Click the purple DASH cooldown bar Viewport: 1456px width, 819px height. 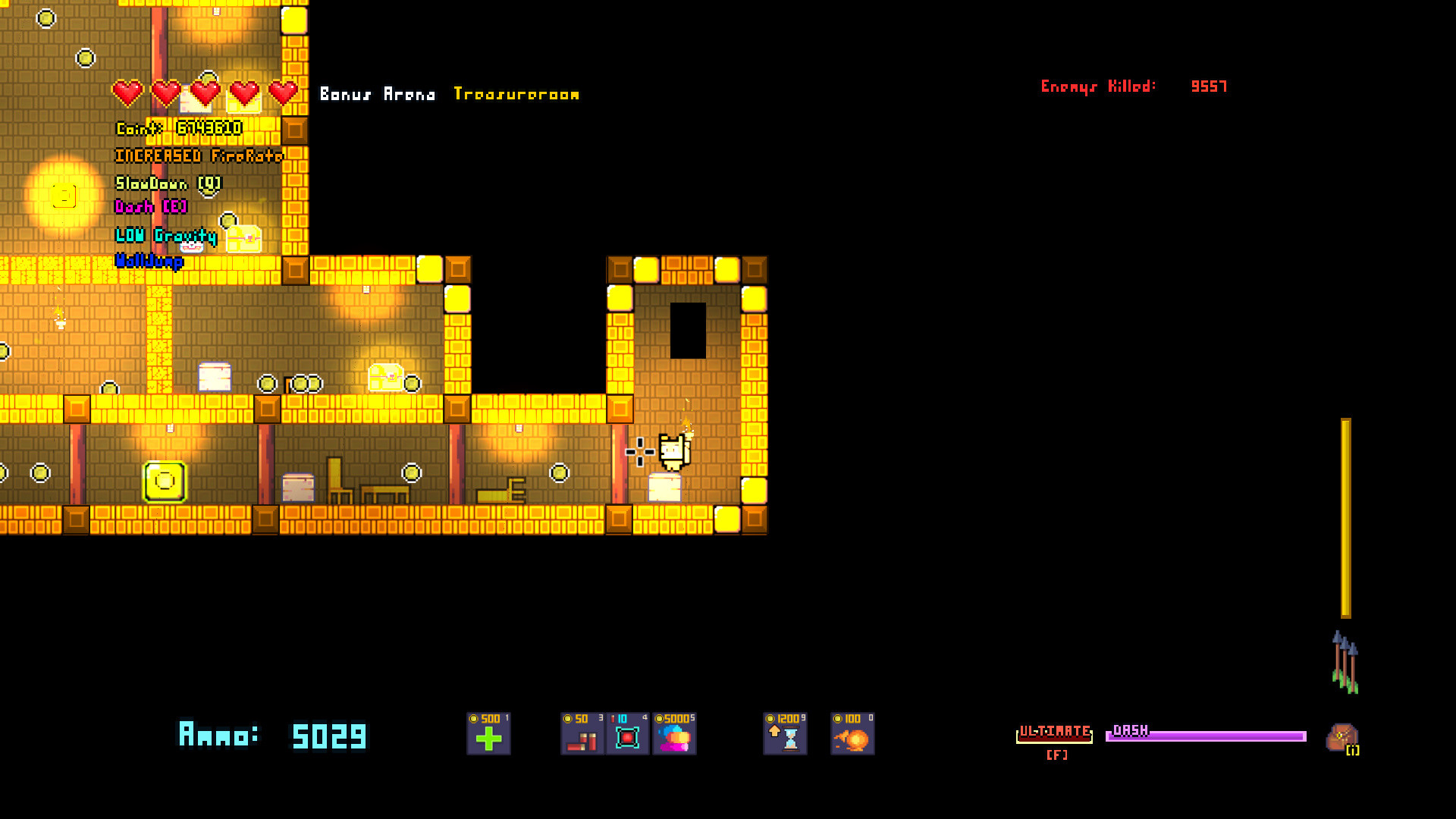pyautogui.click(x=1206, y=734)
